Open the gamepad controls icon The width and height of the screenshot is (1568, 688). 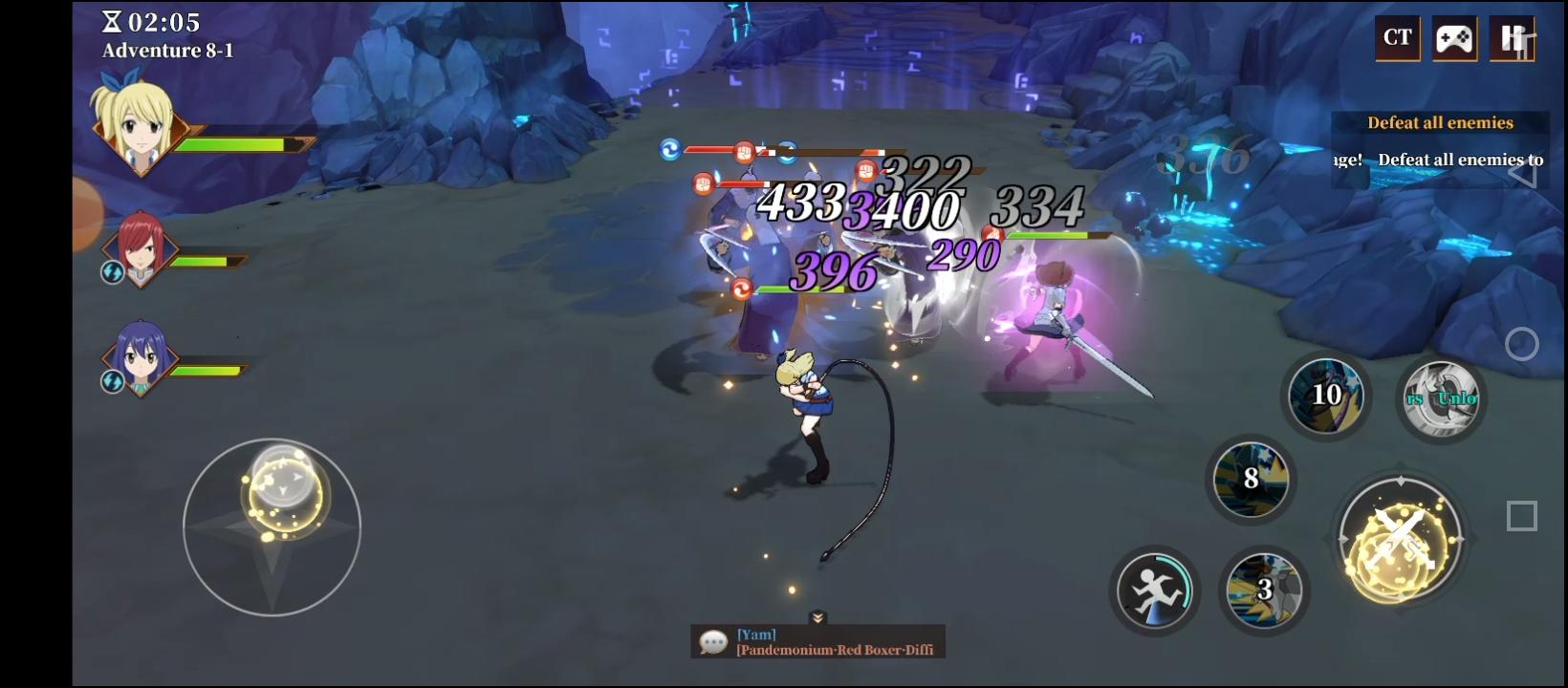(1454, 38)
